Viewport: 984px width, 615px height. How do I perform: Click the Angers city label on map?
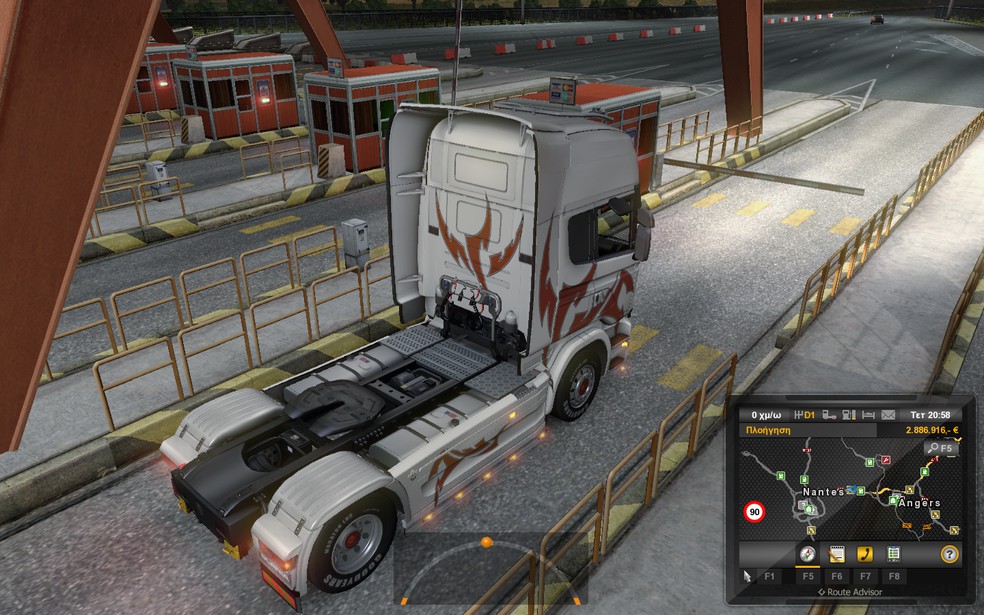(x=919, y=502)
